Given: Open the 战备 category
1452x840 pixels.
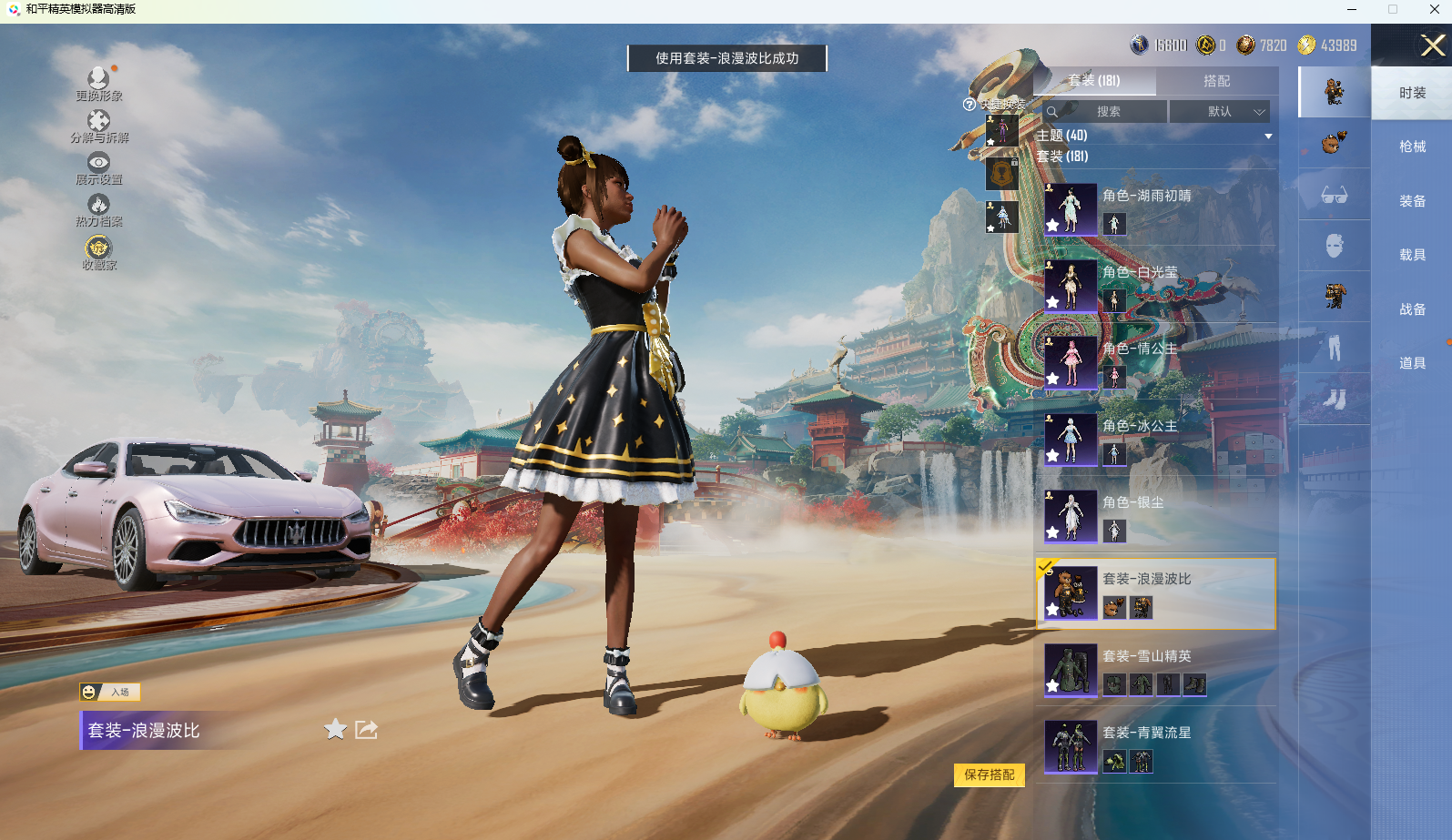Looking at the screenshot, I should point(1412,309).
